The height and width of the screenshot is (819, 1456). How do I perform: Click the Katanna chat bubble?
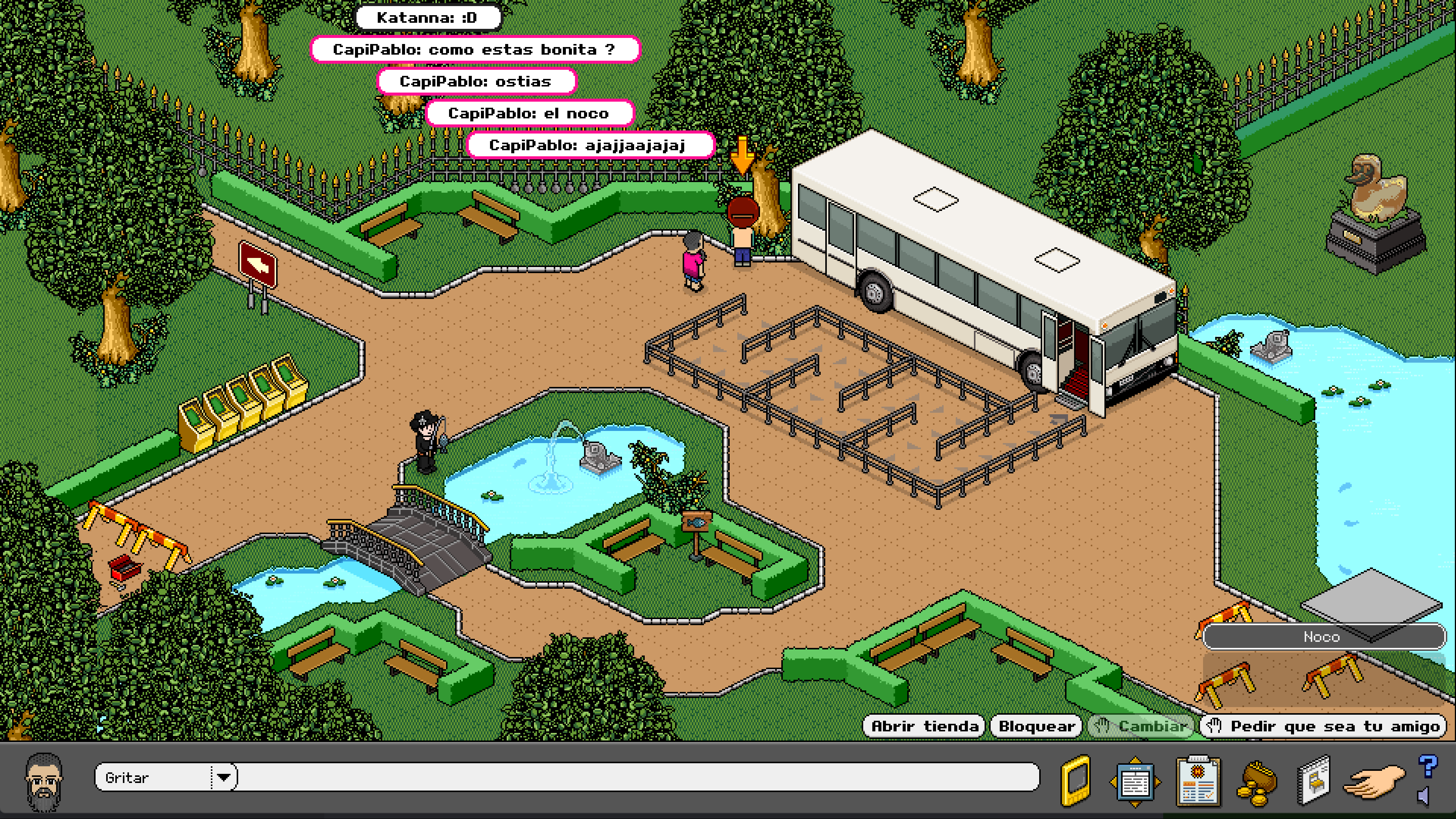428,17
